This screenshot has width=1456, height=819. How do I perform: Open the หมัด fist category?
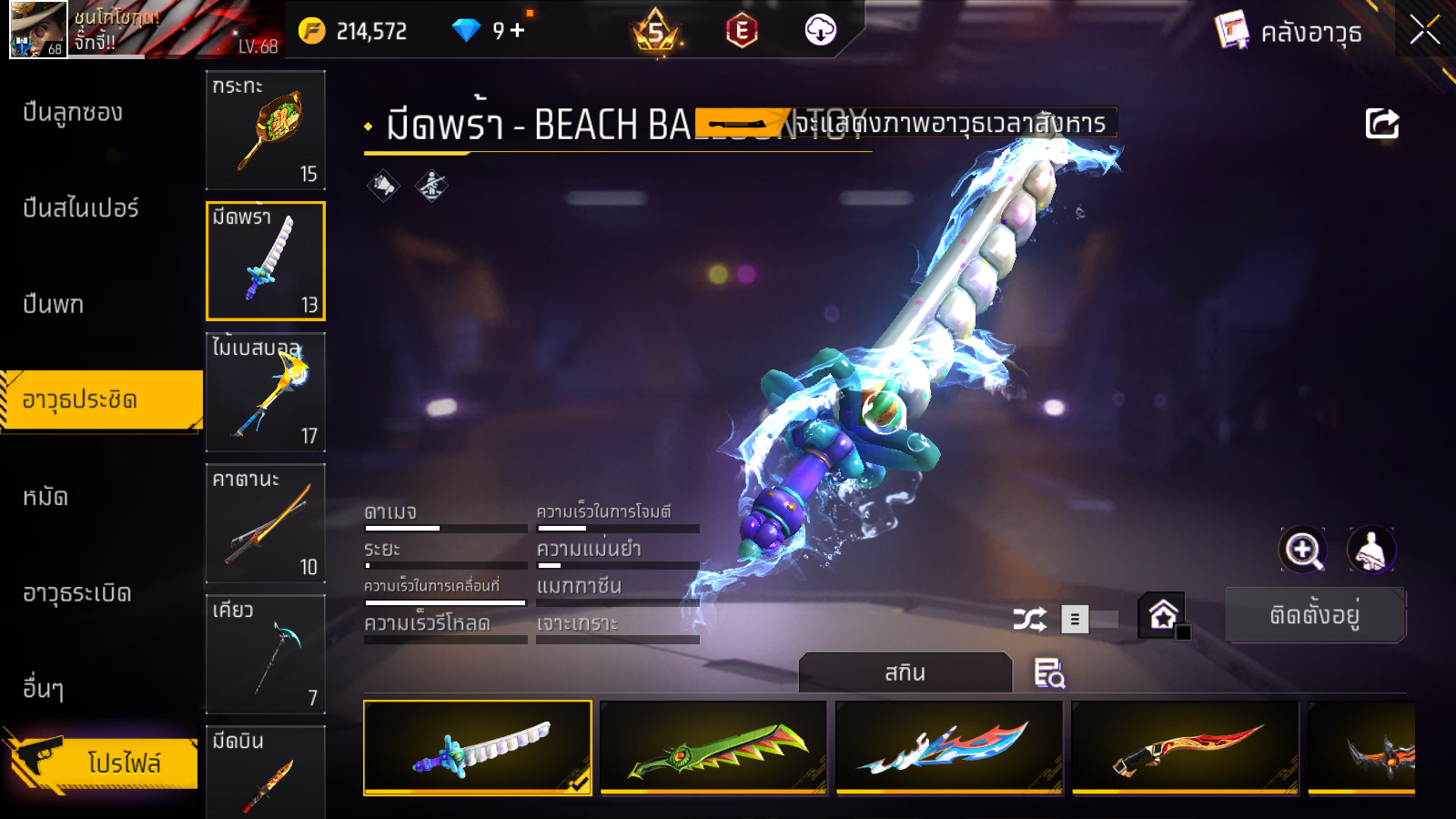coord(45,497)
